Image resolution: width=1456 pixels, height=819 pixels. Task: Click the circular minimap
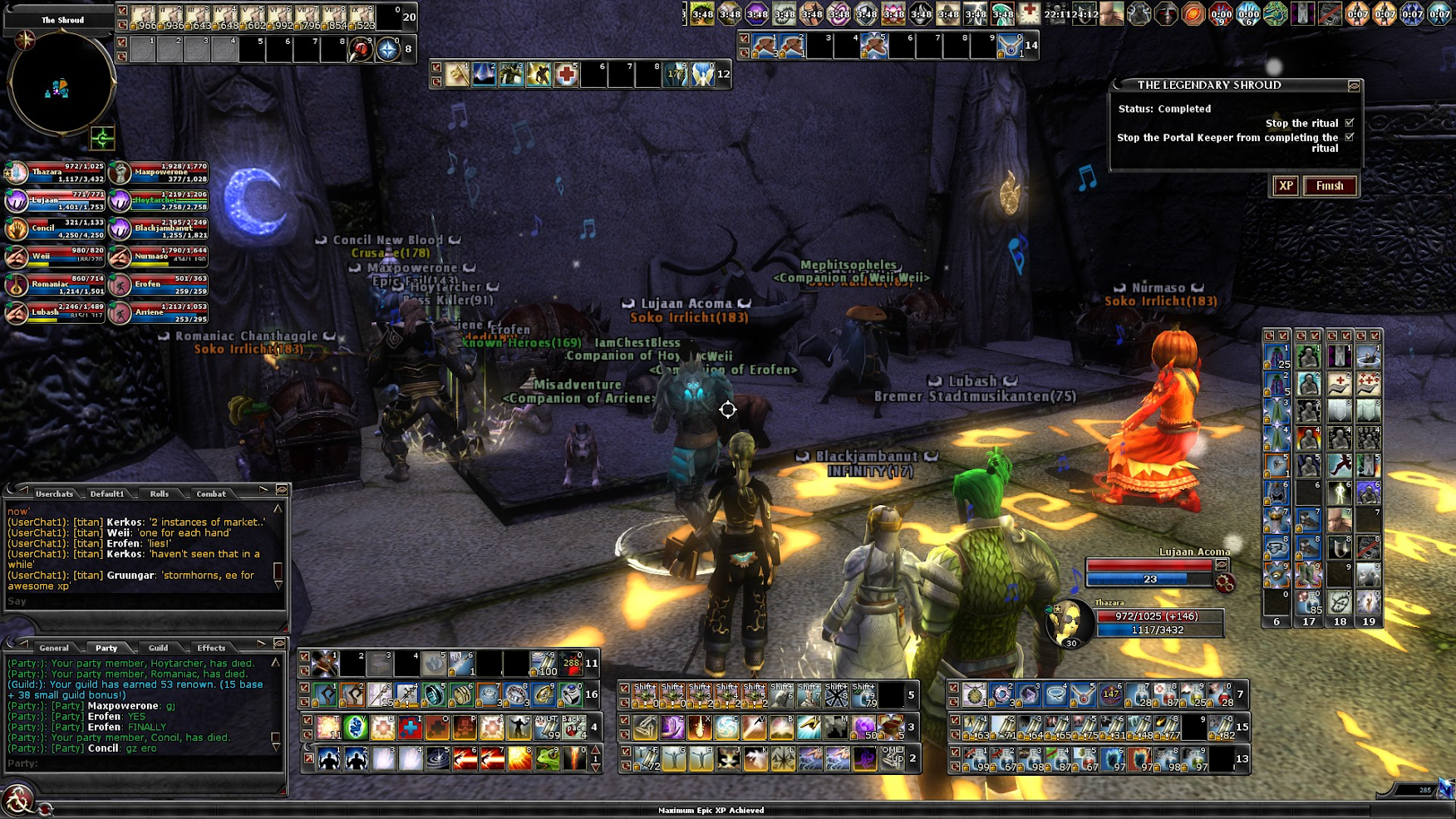click(61, 83)
